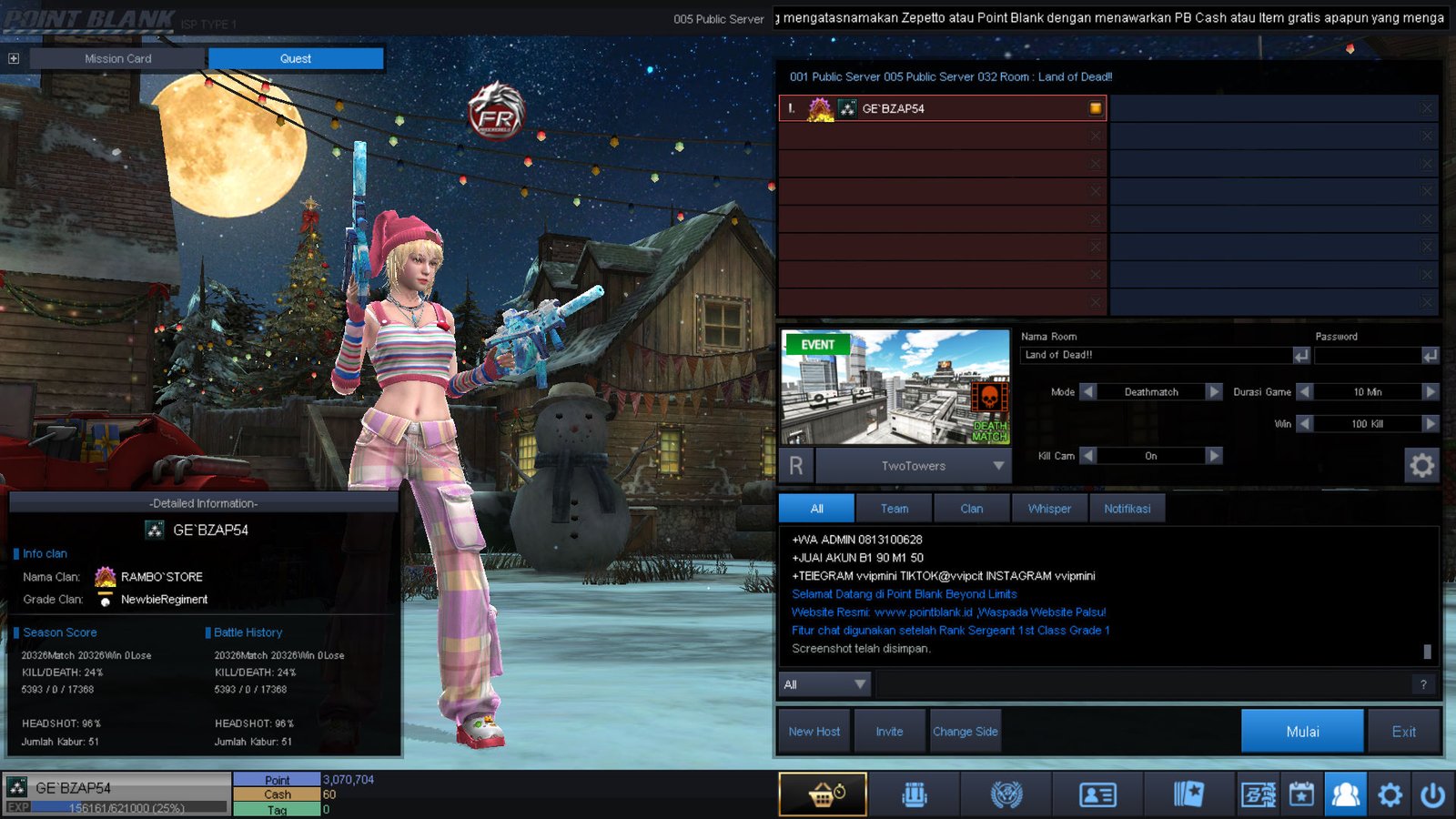
Task: Switch to the Mission Card tab
Action: [x=118, y=58]
